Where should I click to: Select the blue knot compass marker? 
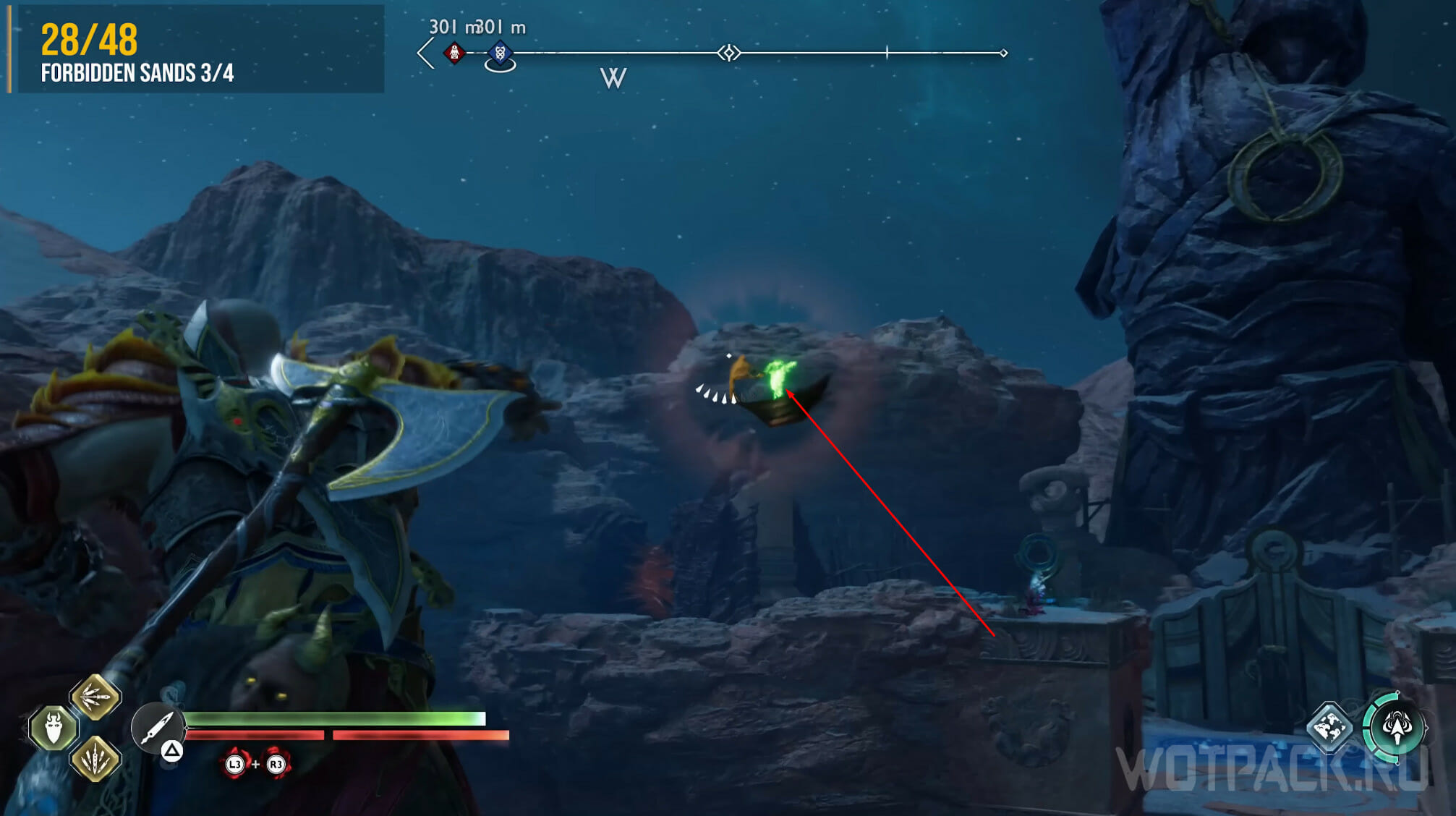click(500, 53)
